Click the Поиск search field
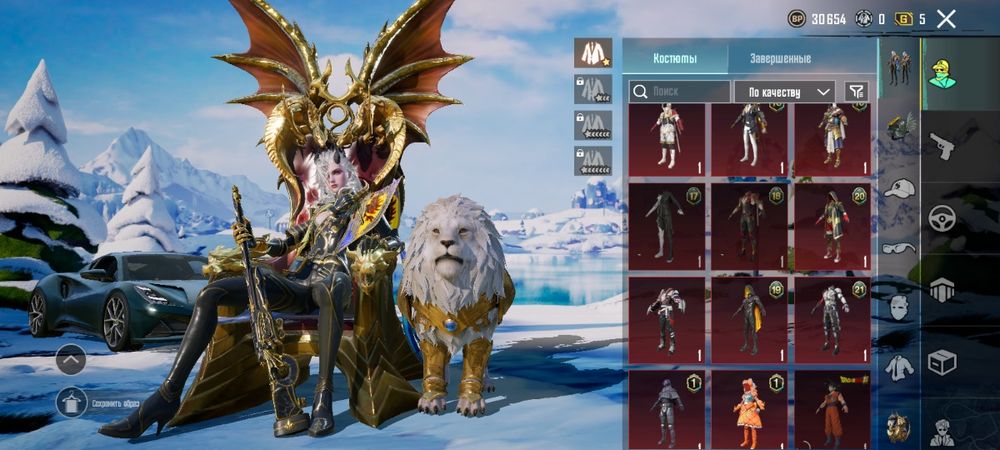Viewport: 1000px width, 450px height. (680, 91)
